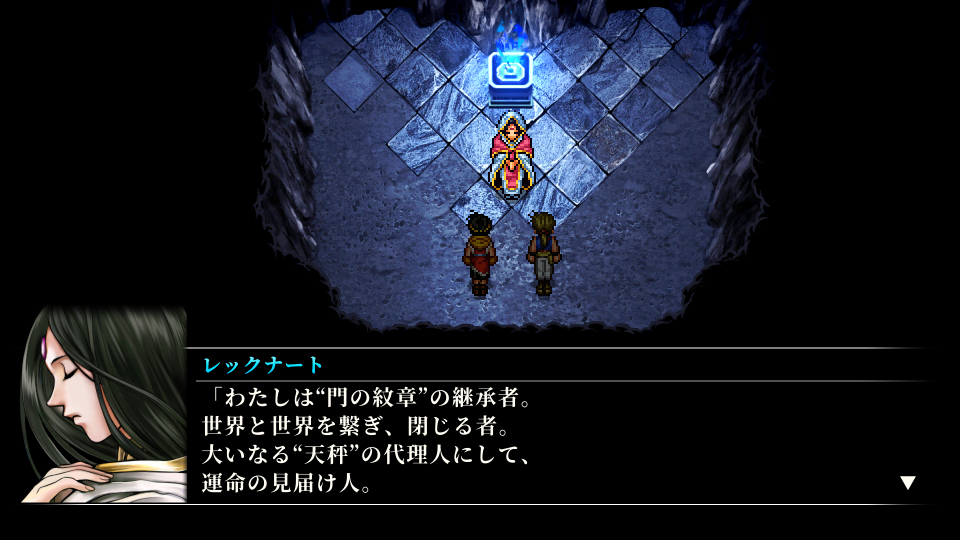Advance dialogue with the white arrow indicator
Viewport: 960px width, 540px height.
click(x=907, y=482)
